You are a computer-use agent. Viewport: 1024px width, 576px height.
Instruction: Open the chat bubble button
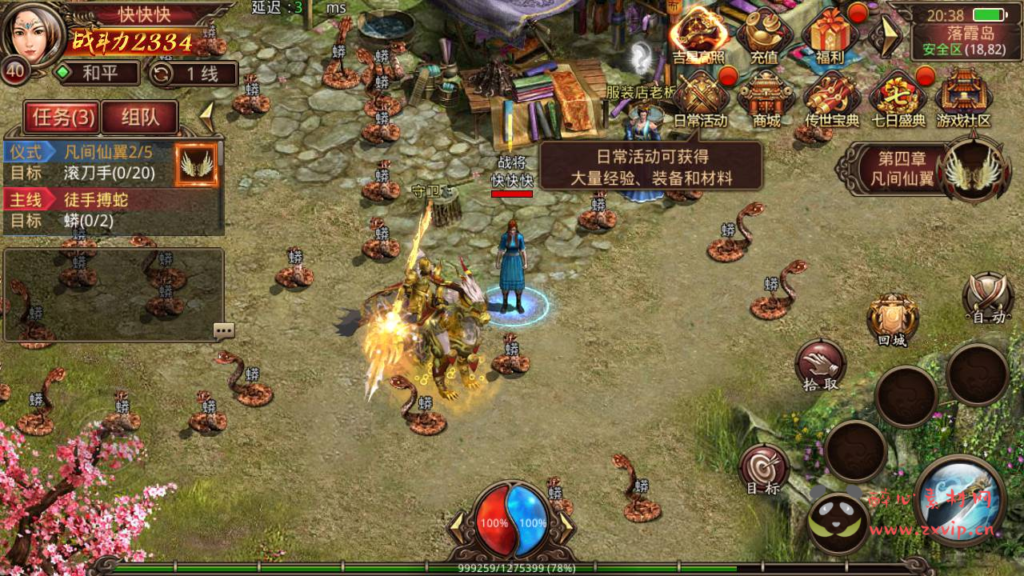point(223,330)
